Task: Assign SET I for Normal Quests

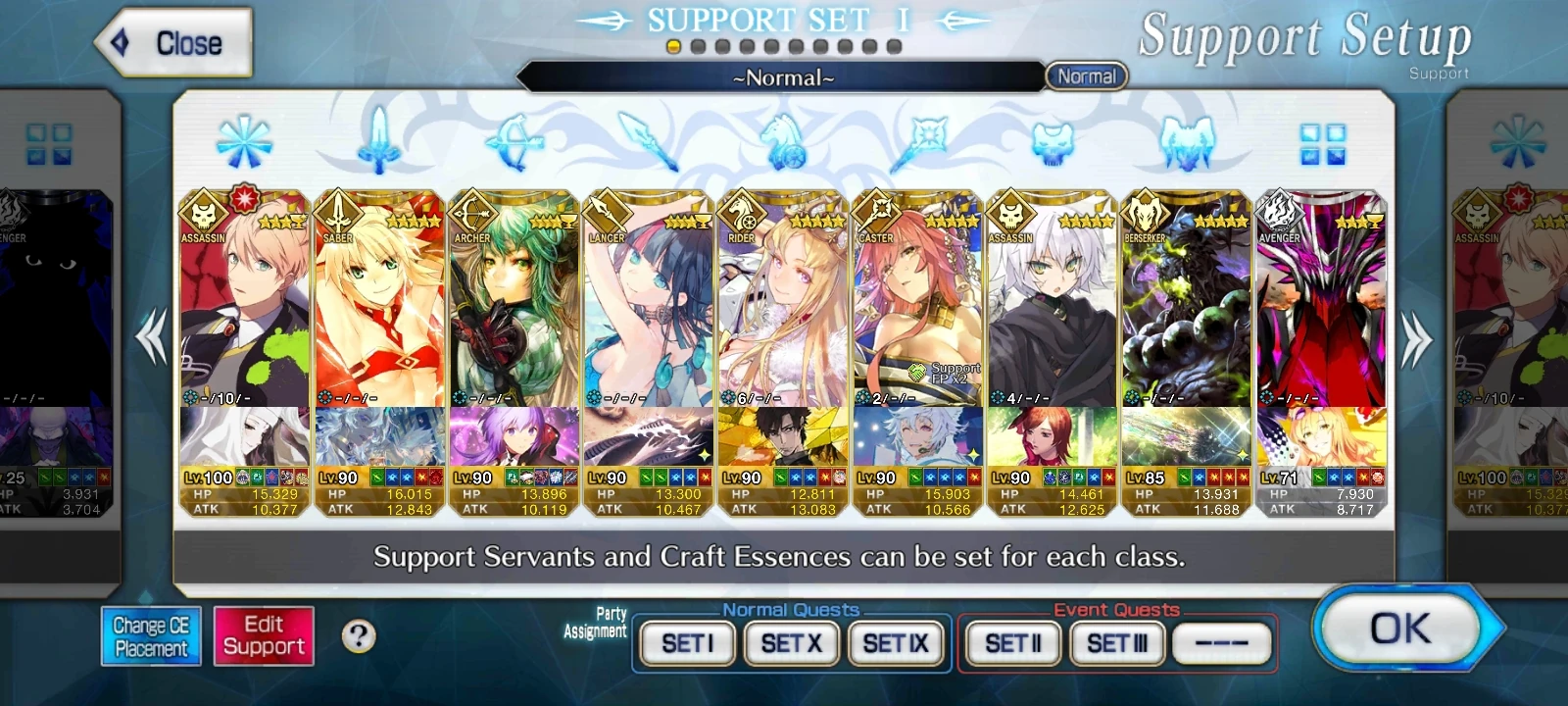Action: (685, 643)
